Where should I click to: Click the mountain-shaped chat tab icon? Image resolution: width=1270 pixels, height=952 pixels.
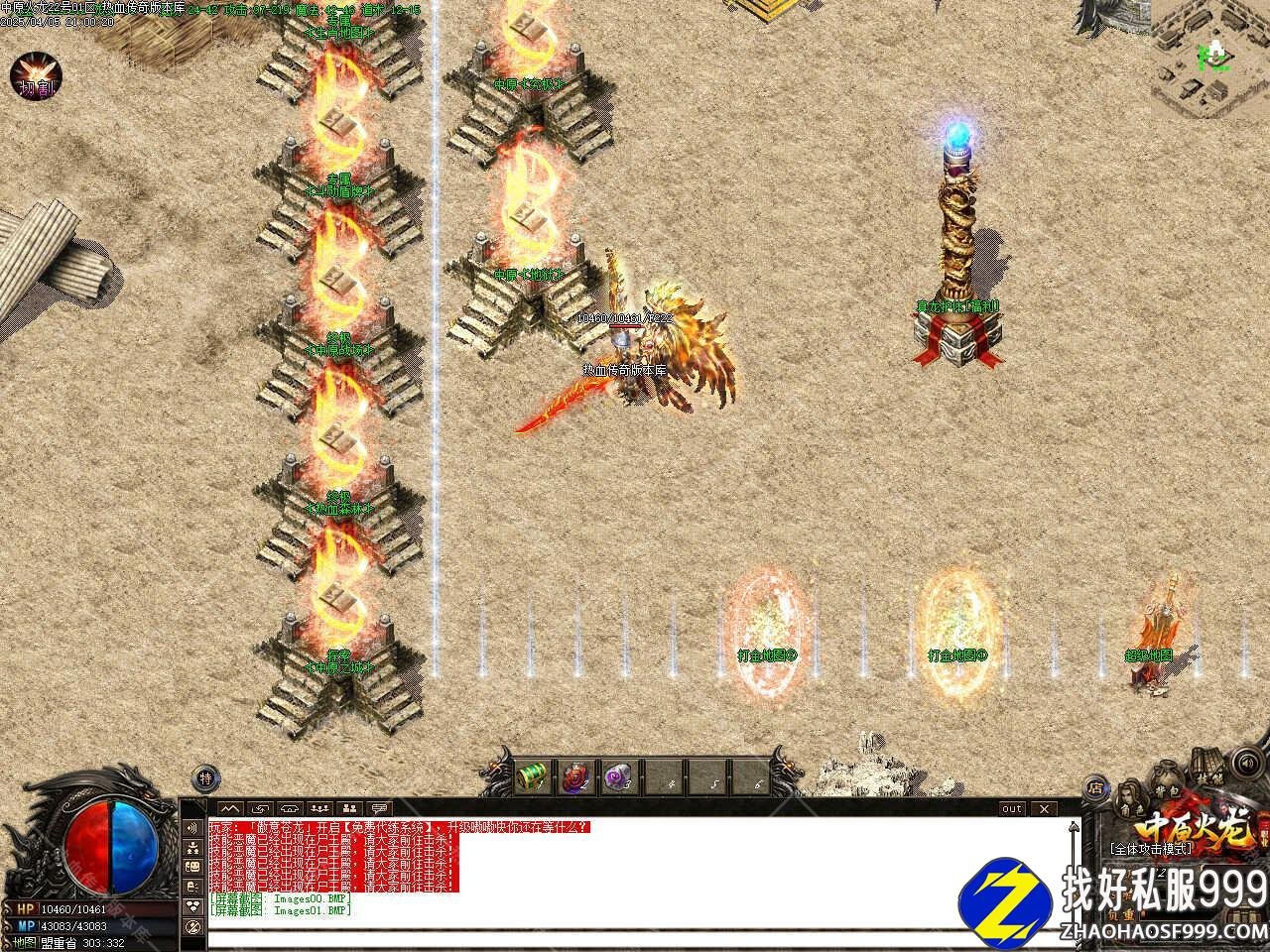(x=230, y=808)
